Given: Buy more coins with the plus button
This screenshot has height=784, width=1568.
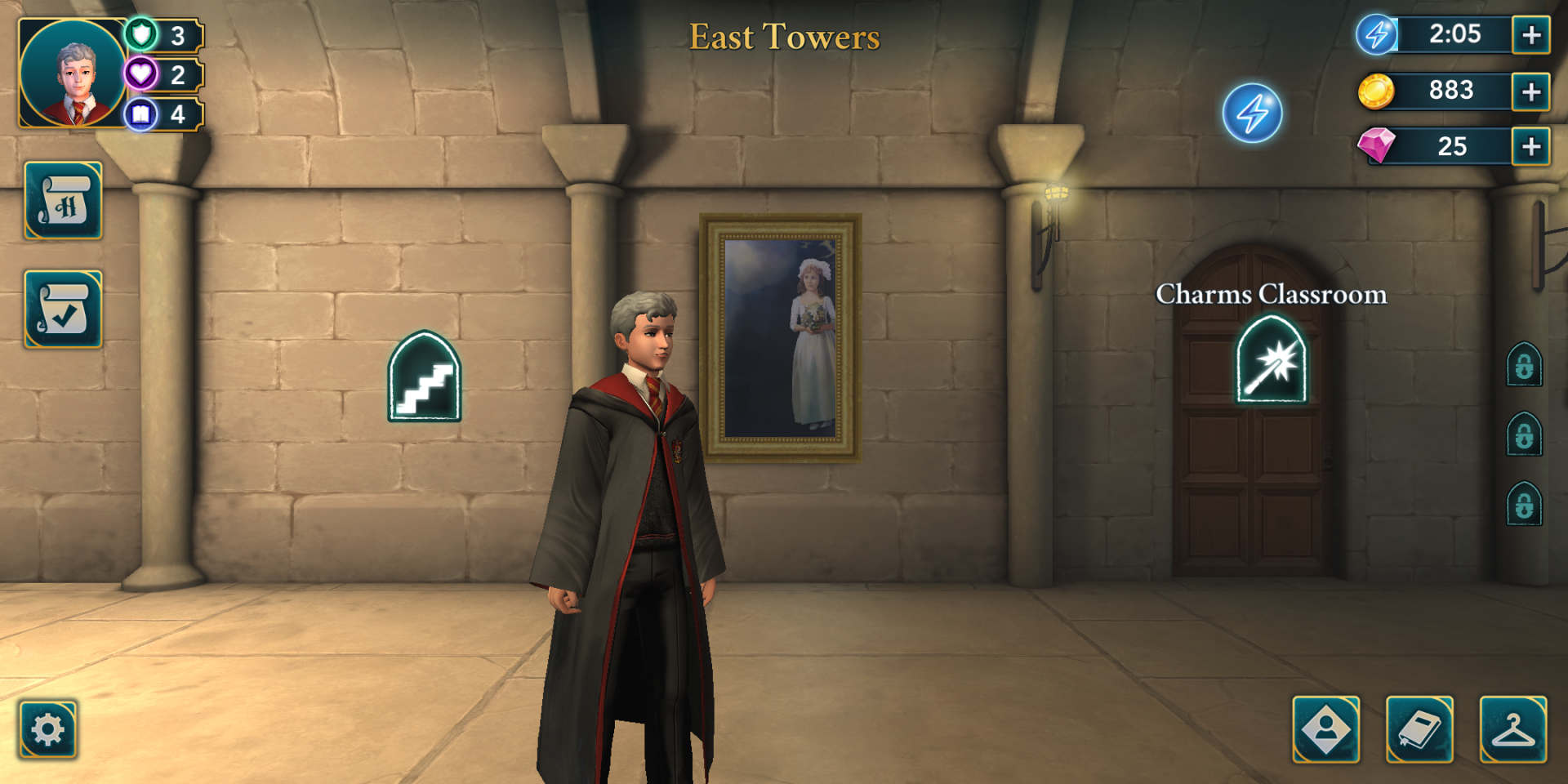Looking at the screenshot, I should [x=1531, y=91].
